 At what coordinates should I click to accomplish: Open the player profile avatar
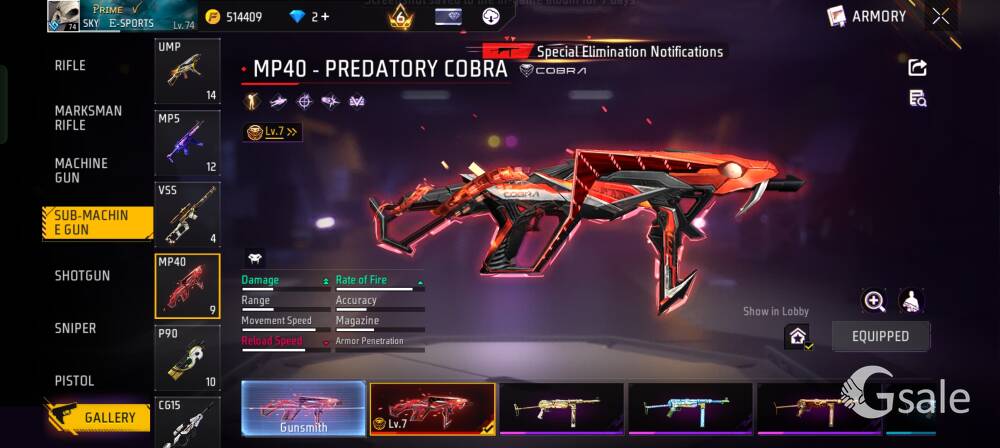[x=63, y=16]
